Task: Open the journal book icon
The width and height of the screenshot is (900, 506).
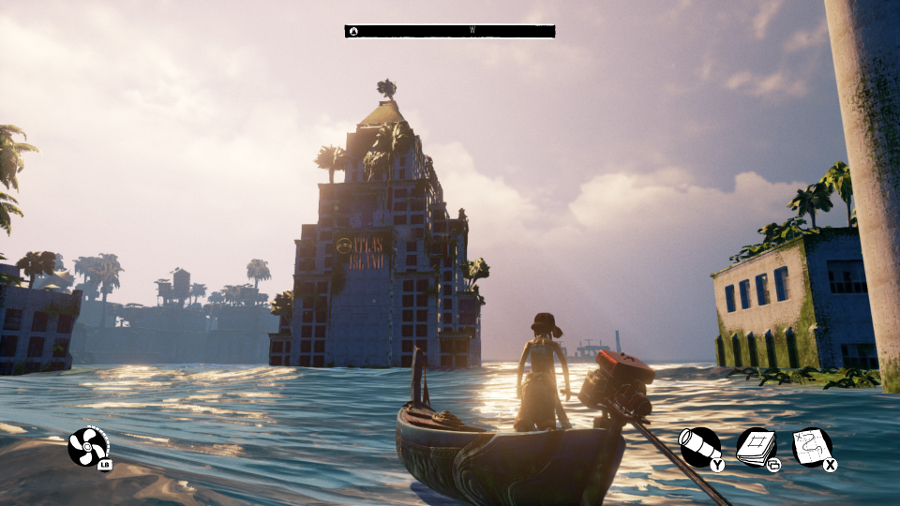Action: click(x=756, y=447)
